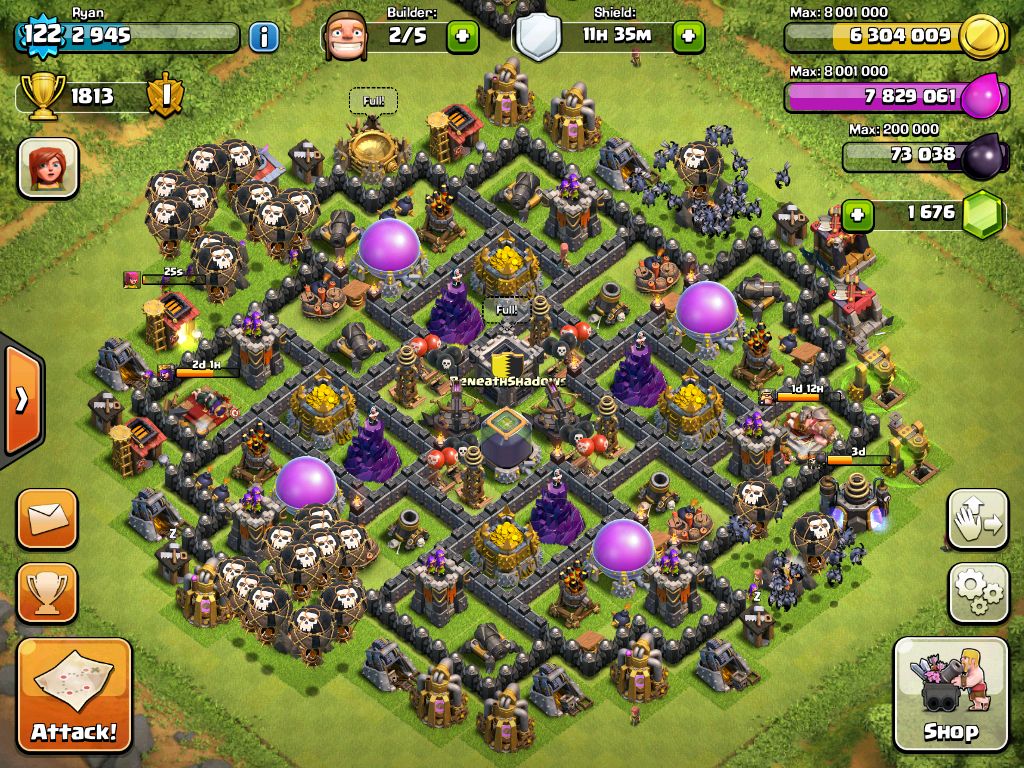Viewport: 1024px width, 768px height.
Task: Buy more gems with the green plus
Action: click(x=856, y=213)
